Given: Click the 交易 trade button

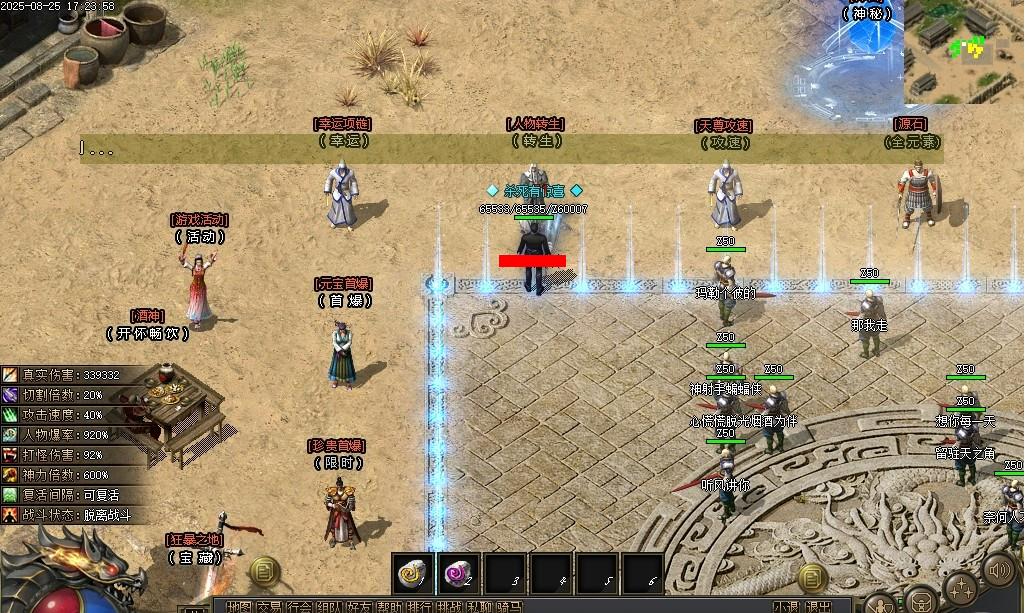Looking at the screenshot, I should coord(268,606).
